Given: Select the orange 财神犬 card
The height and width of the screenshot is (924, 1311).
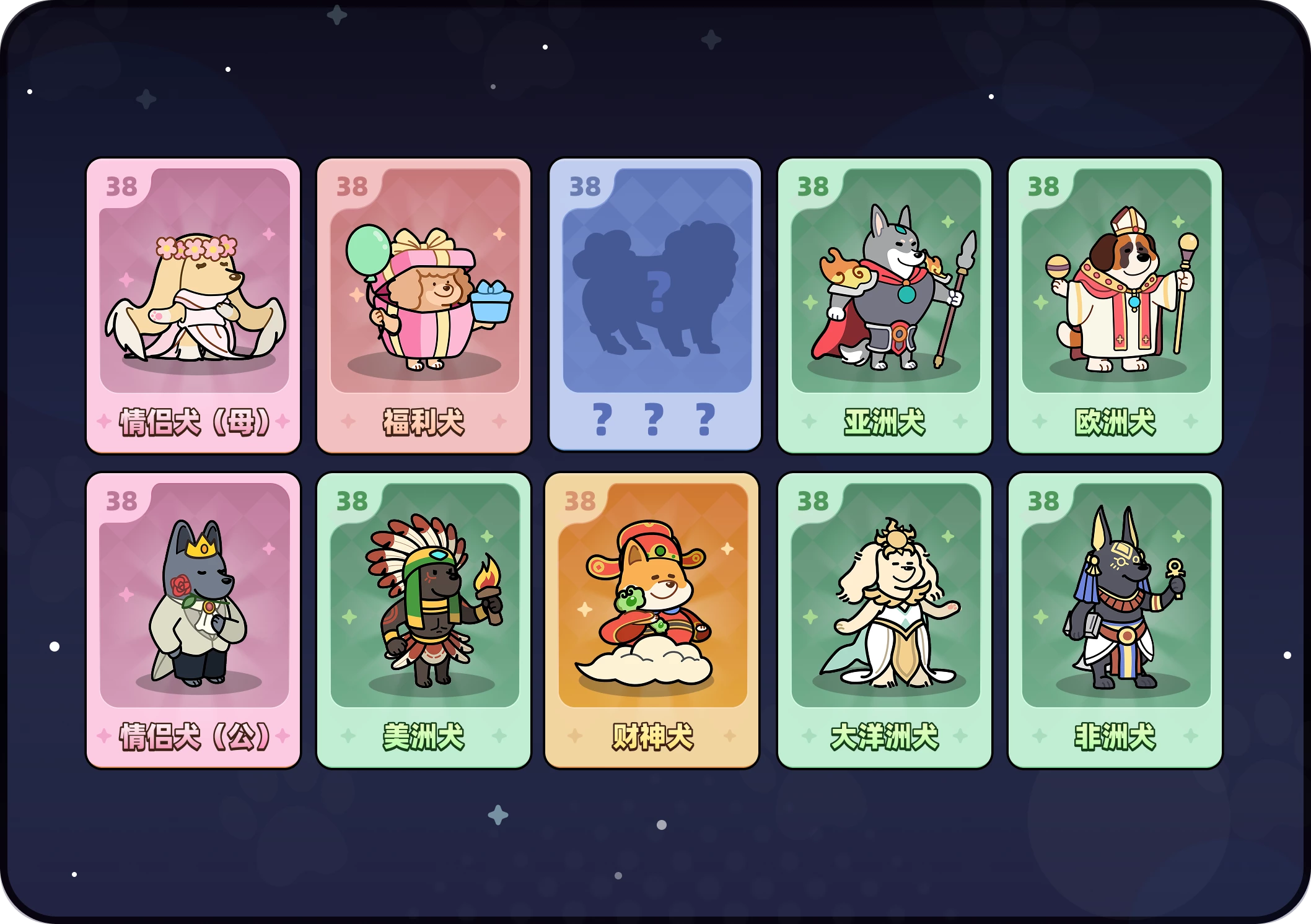Looking at the screenshot, I should tap(652, 620).
